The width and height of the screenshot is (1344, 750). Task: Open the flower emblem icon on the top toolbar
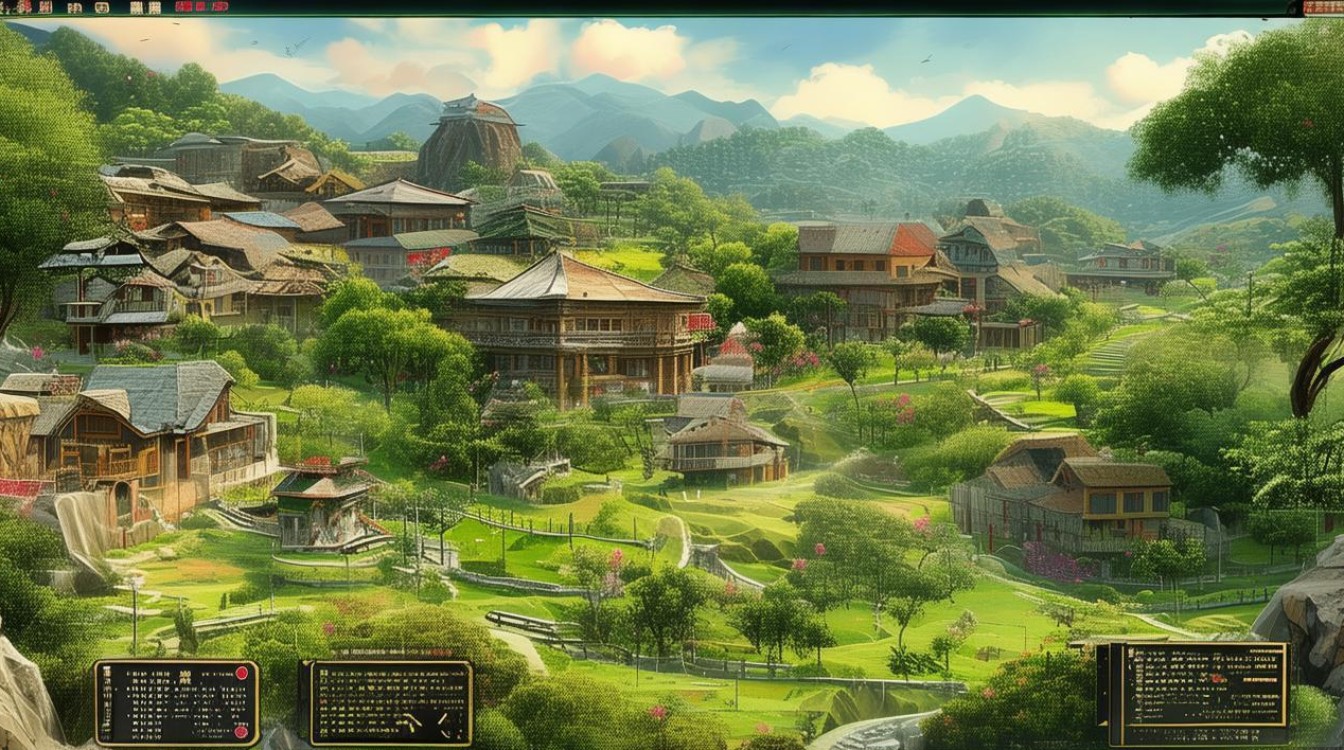click(23, 8)
